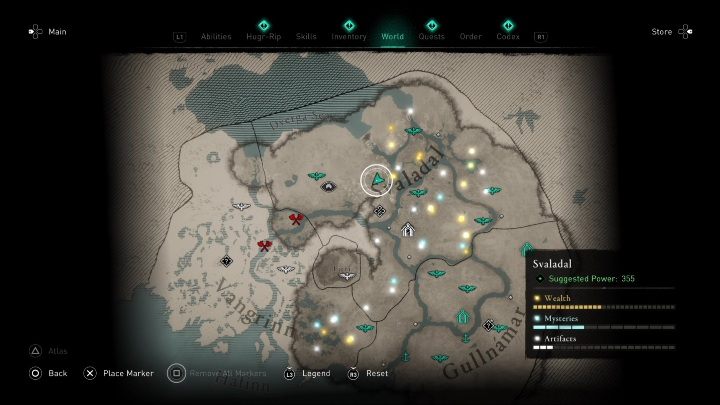Open the Inventory tab

(349, 36)
